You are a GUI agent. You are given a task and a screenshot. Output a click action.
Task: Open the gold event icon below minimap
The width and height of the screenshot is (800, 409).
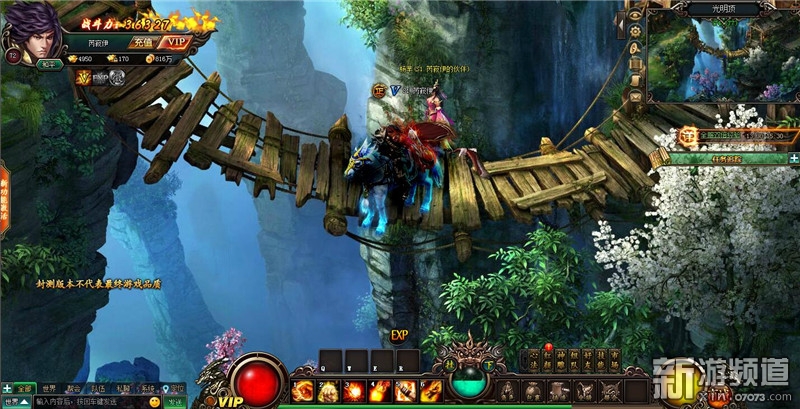688,135
